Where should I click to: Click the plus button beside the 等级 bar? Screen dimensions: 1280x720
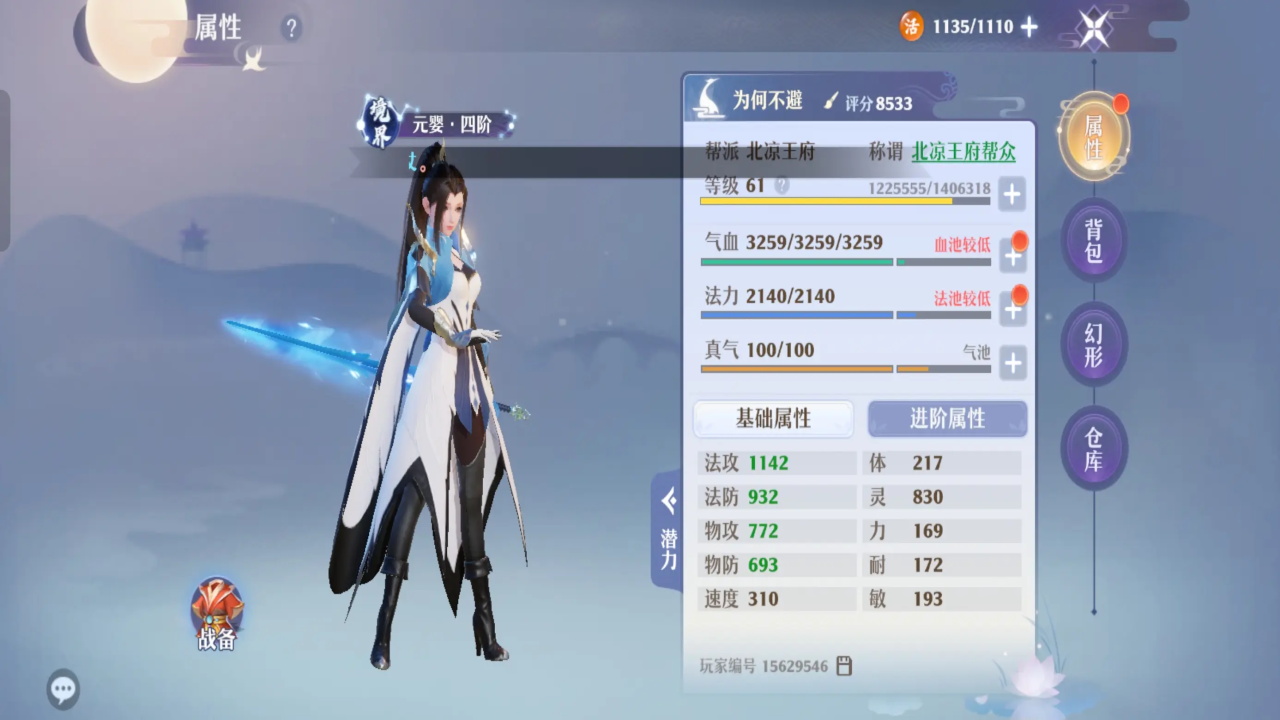[x=1012, y=194]
